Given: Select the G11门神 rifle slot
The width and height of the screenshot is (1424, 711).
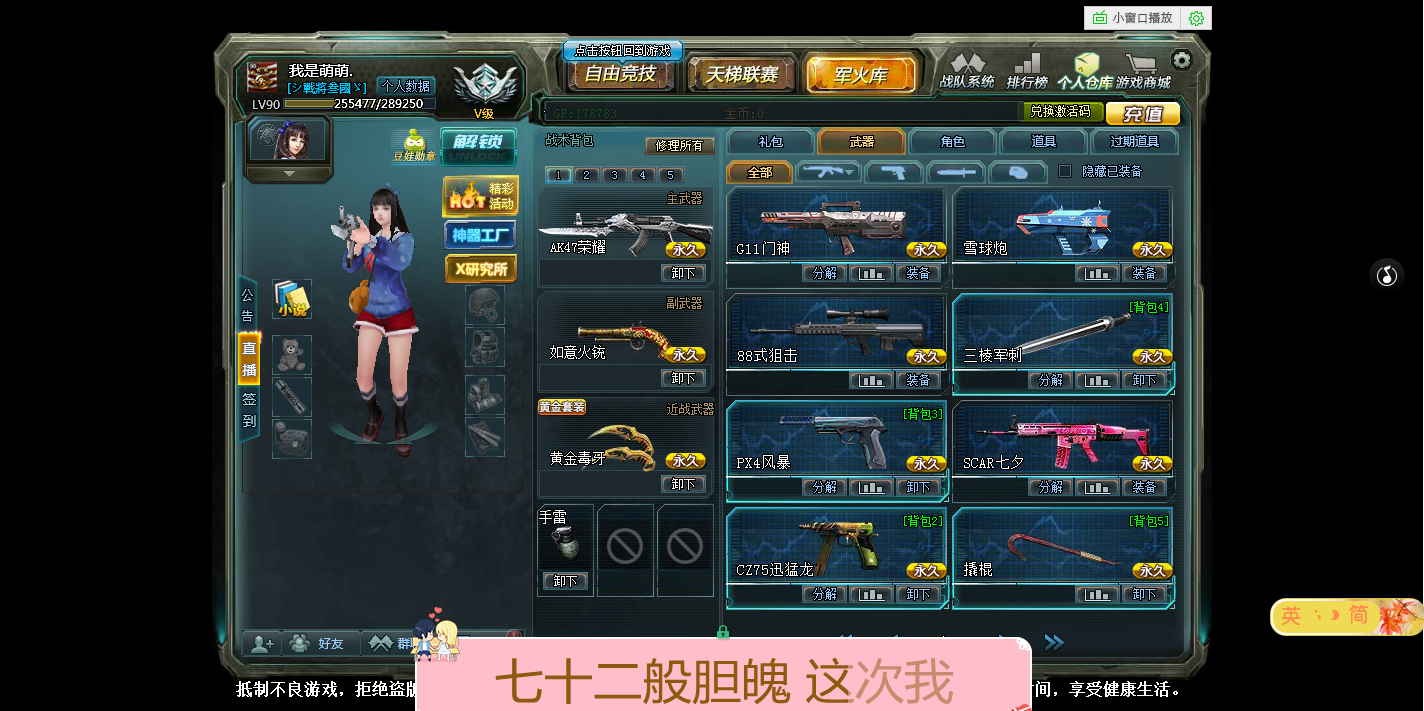Looking at the screenshot, I should pyautogui.click(x=836, y=227).
